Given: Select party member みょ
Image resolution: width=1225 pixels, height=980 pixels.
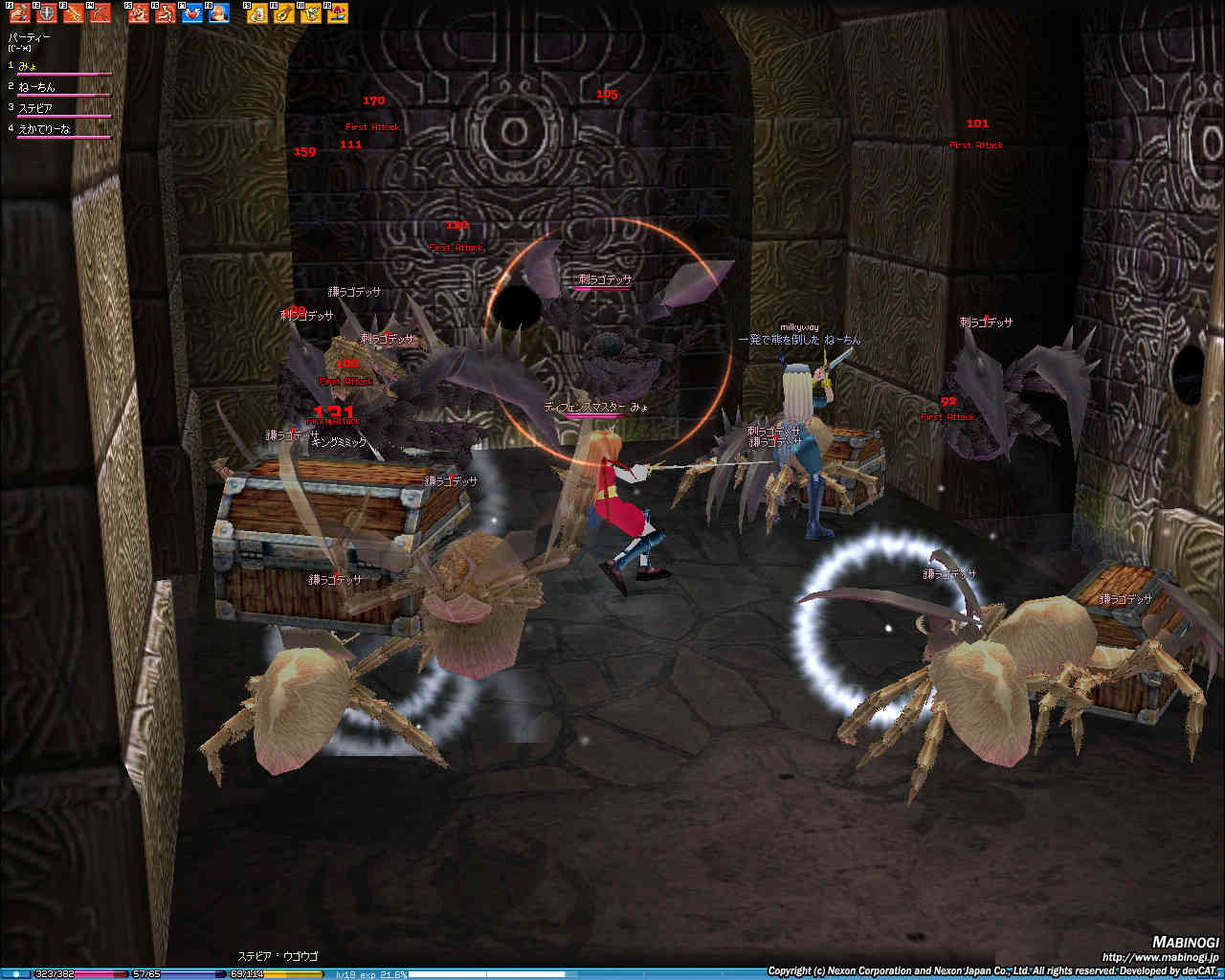Looking at the screenshot, I should pyautogui.click(x=28, y=66).
